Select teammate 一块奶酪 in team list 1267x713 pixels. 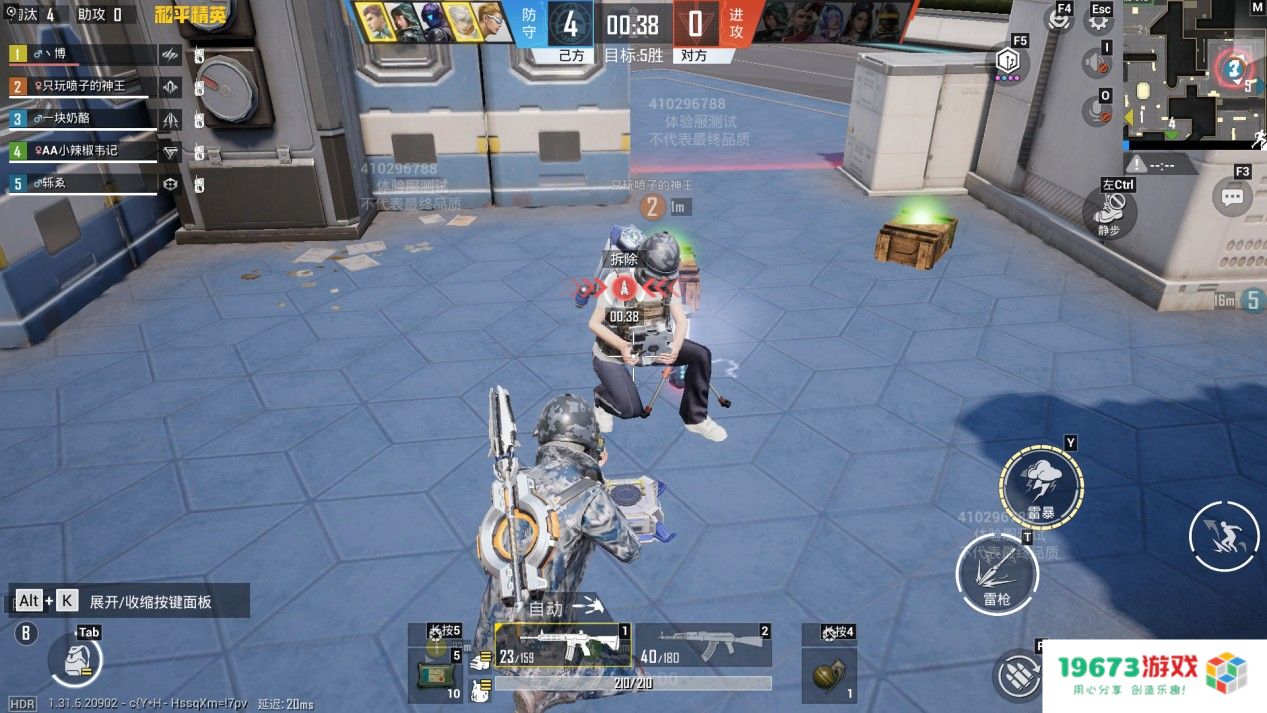pos(84,118)
